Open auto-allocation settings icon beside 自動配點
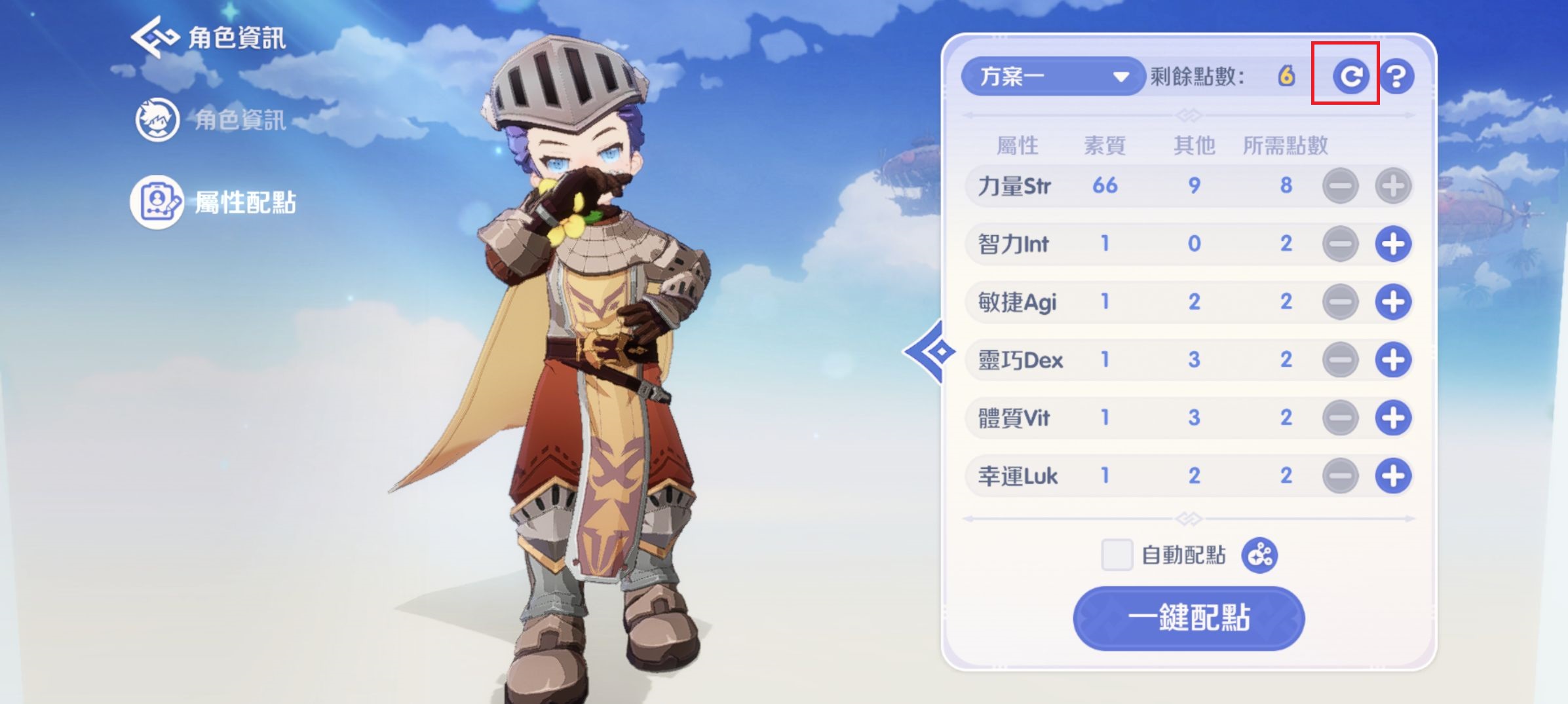This screenshot has width=1568, height=704. 1259,555
